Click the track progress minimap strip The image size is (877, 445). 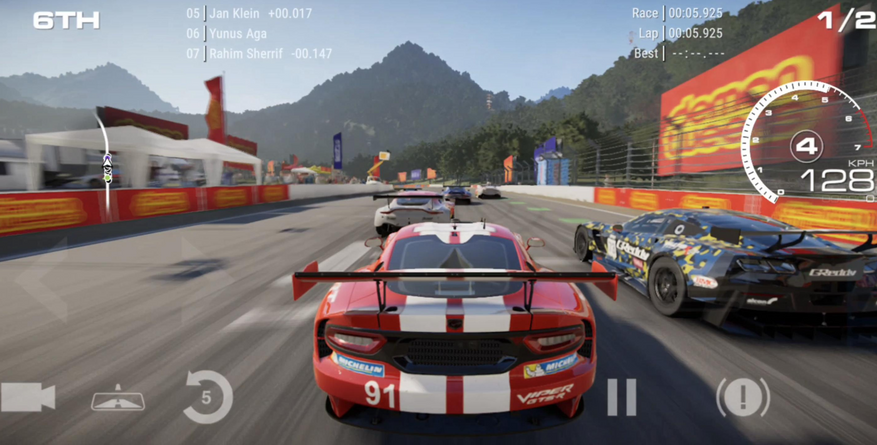click(104, 158)
